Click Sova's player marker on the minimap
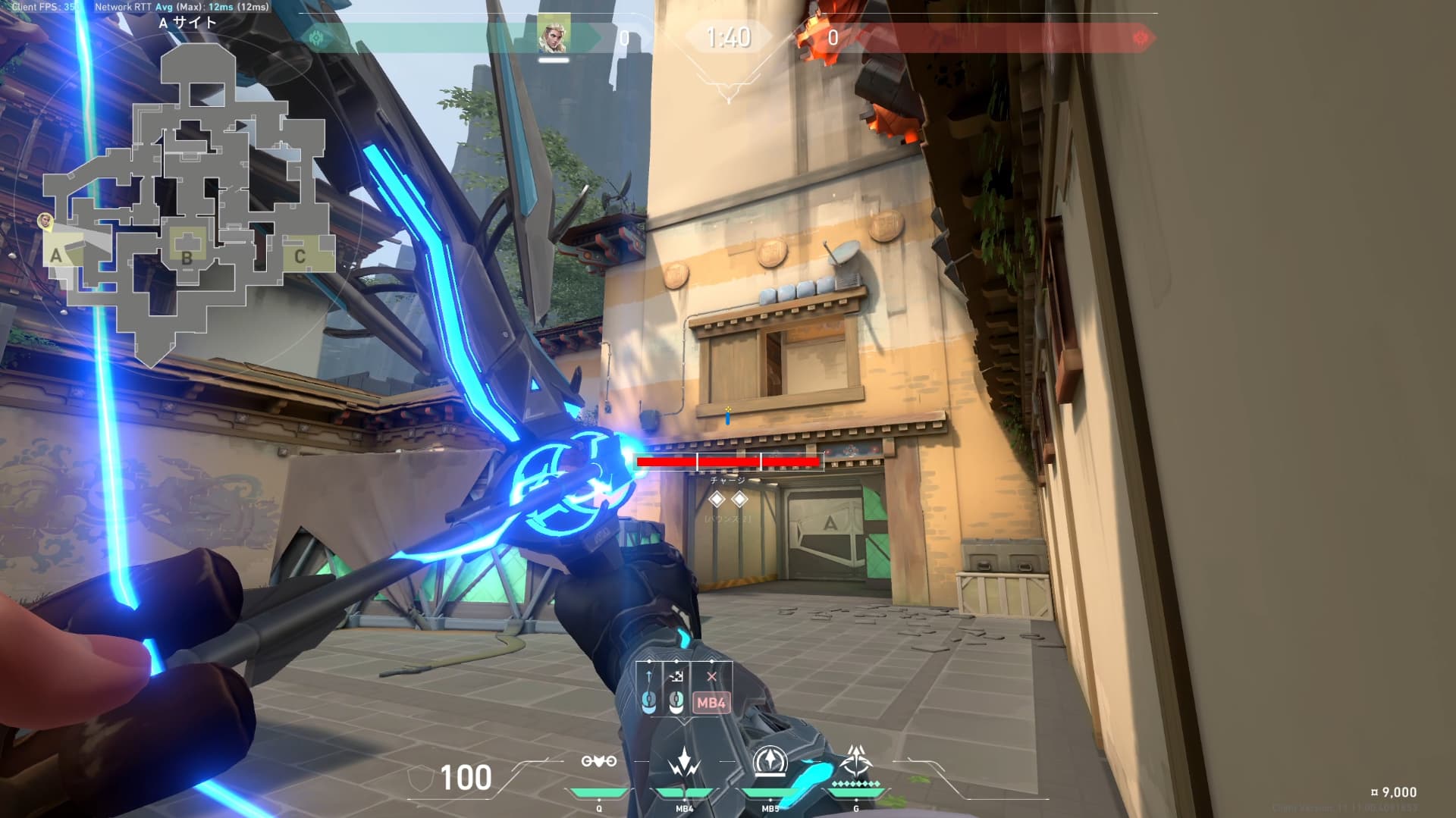The width and height of the screenshot is (1456, 818). point(45,221)
